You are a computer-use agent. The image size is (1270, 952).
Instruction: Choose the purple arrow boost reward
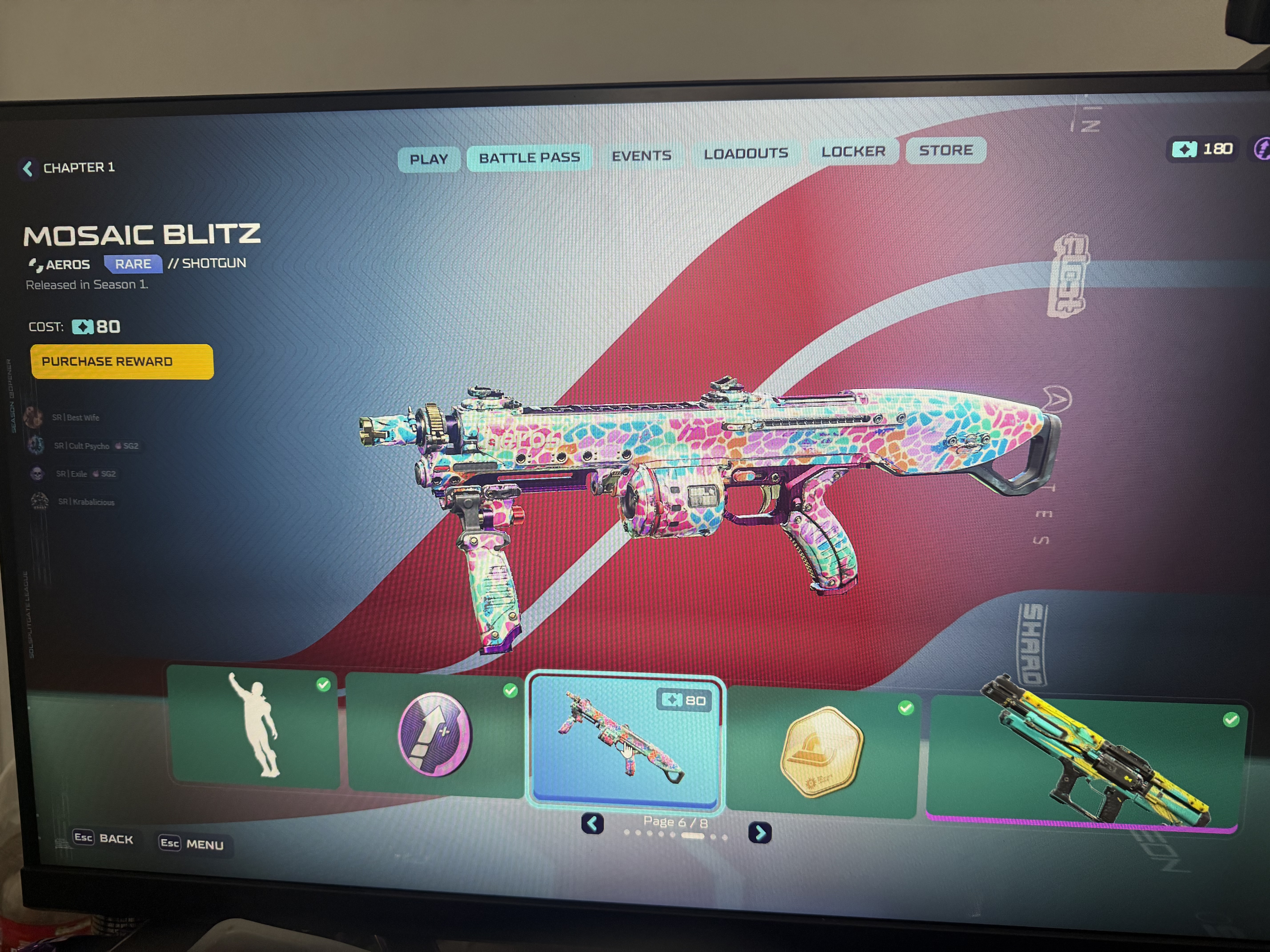(x=435, y=734)
